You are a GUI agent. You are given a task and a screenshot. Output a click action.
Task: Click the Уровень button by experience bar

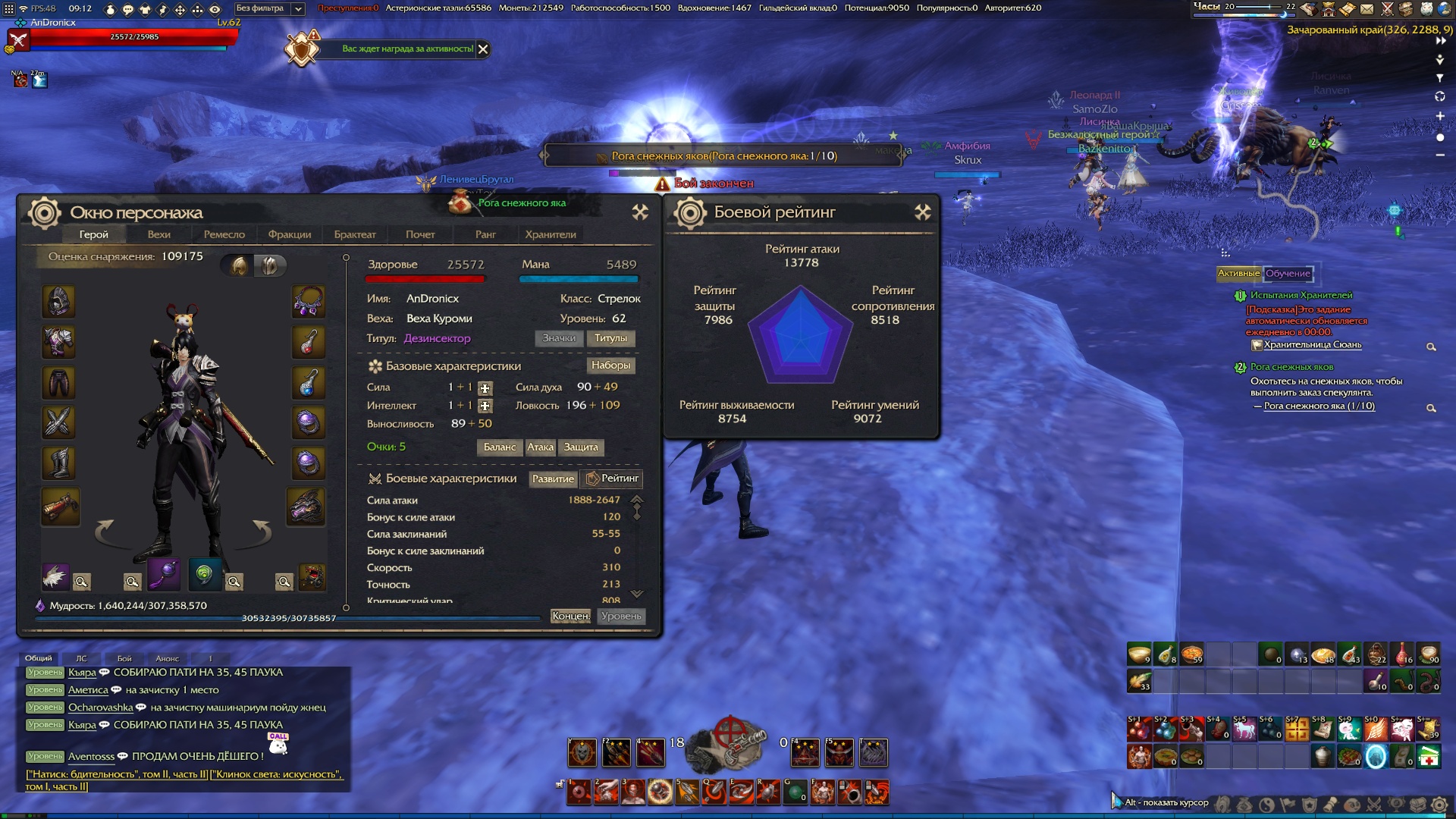[x=621, y=617]
